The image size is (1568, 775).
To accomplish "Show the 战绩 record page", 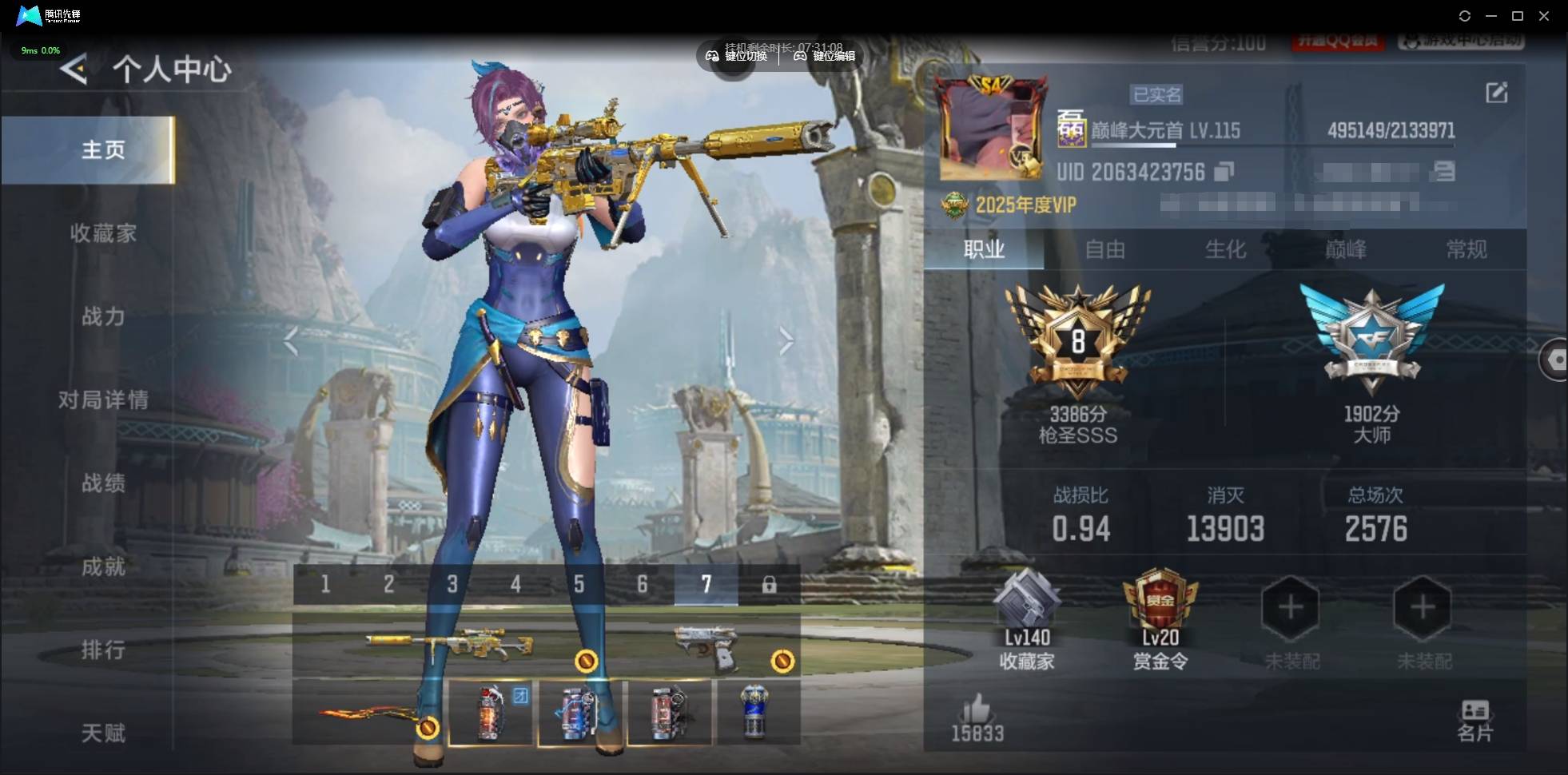I will [103, 483].
